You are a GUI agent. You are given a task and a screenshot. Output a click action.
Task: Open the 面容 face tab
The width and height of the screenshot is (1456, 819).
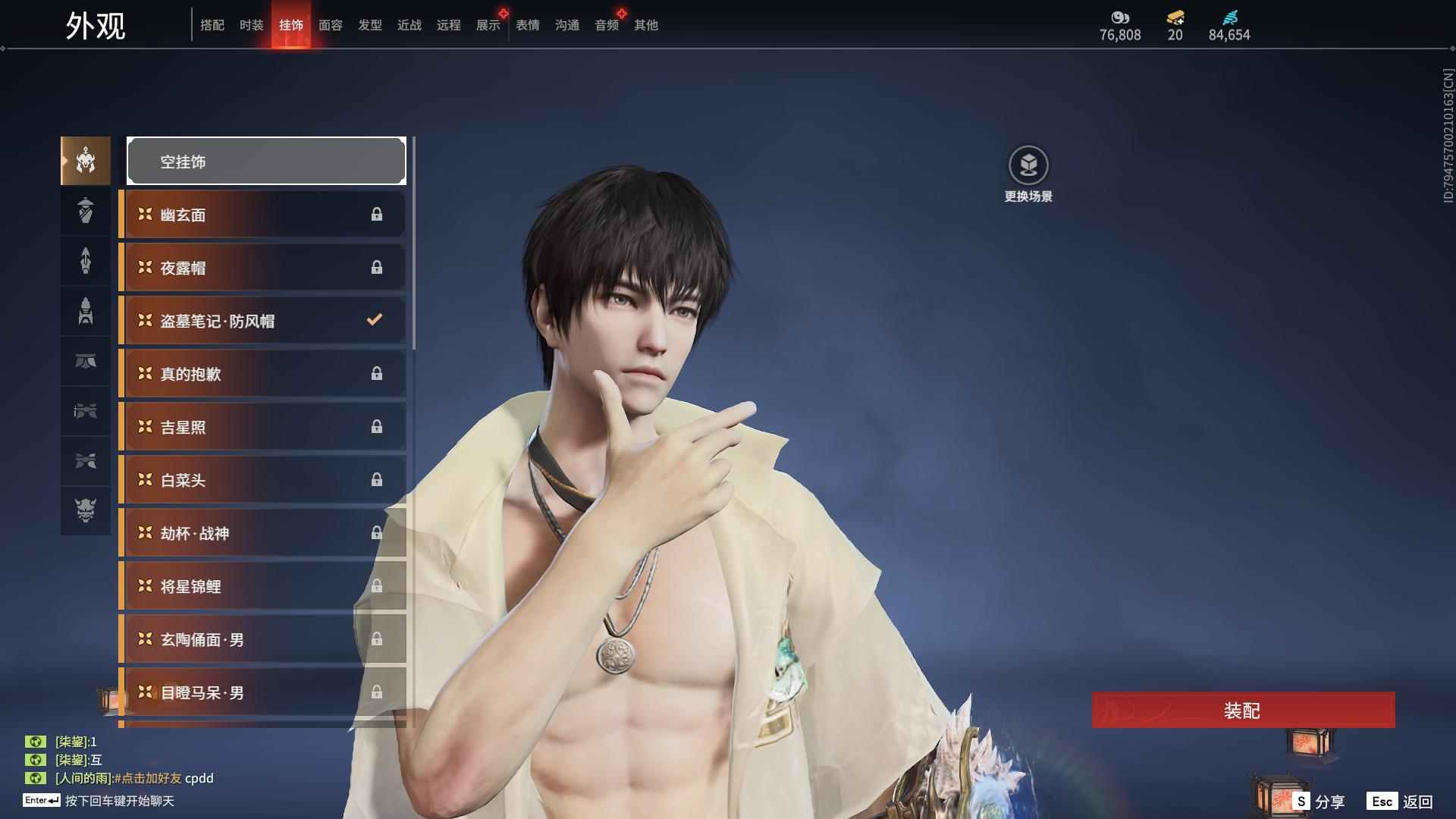[x=331, y=25]
